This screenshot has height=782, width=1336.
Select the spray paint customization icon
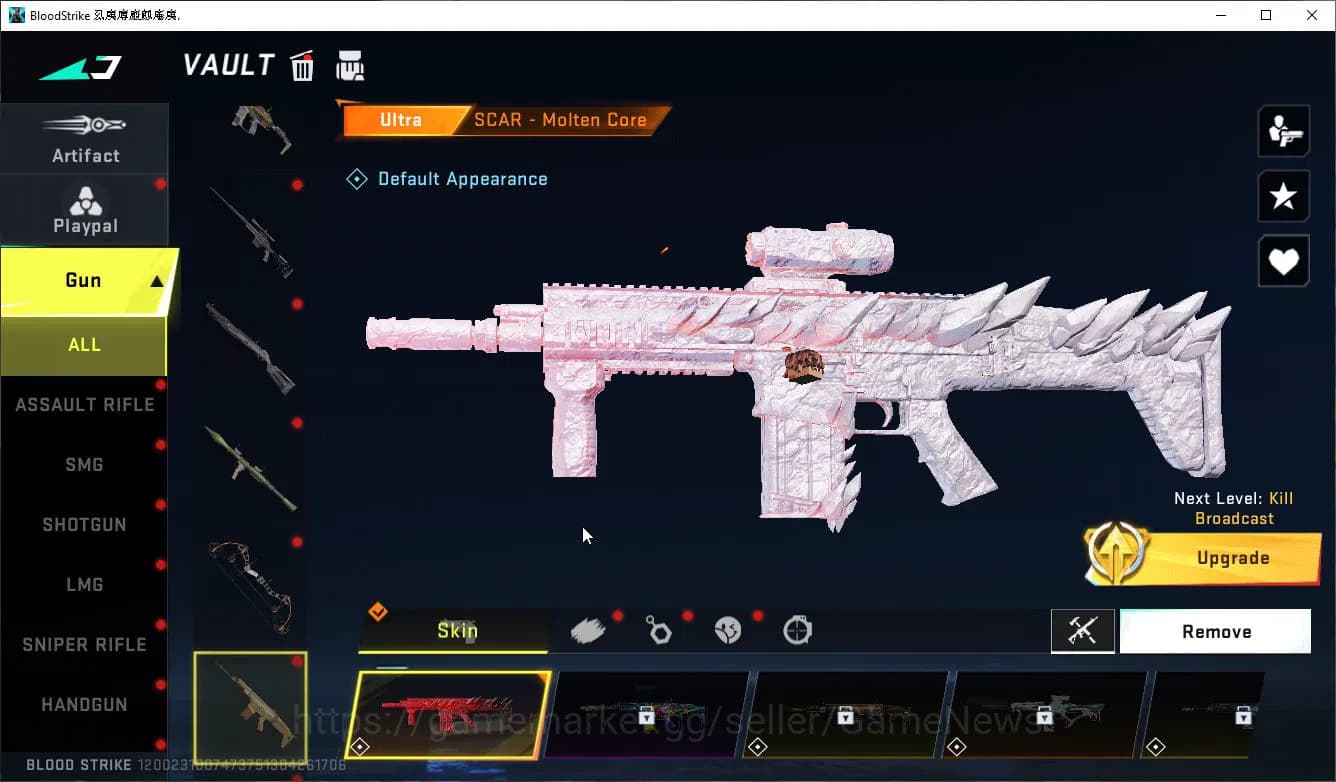pyautogui.click(x=588, y=629)
